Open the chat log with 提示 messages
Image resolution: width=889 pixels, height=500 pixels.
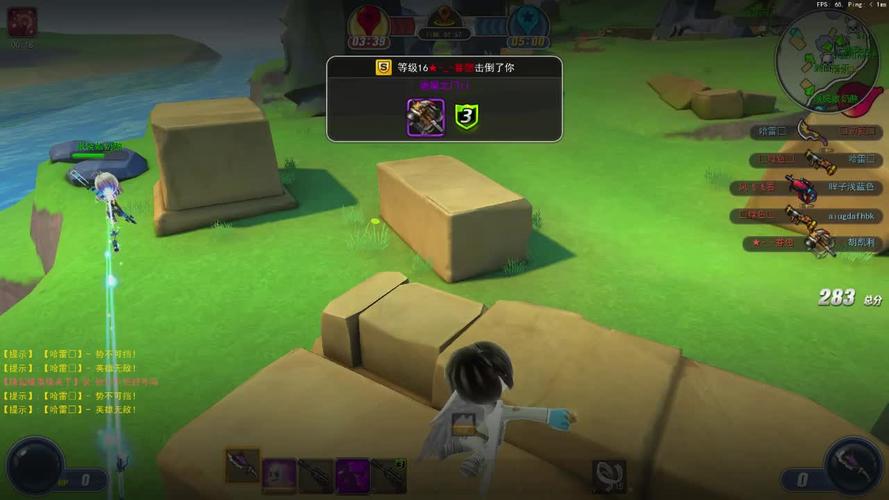pos(70,382)
